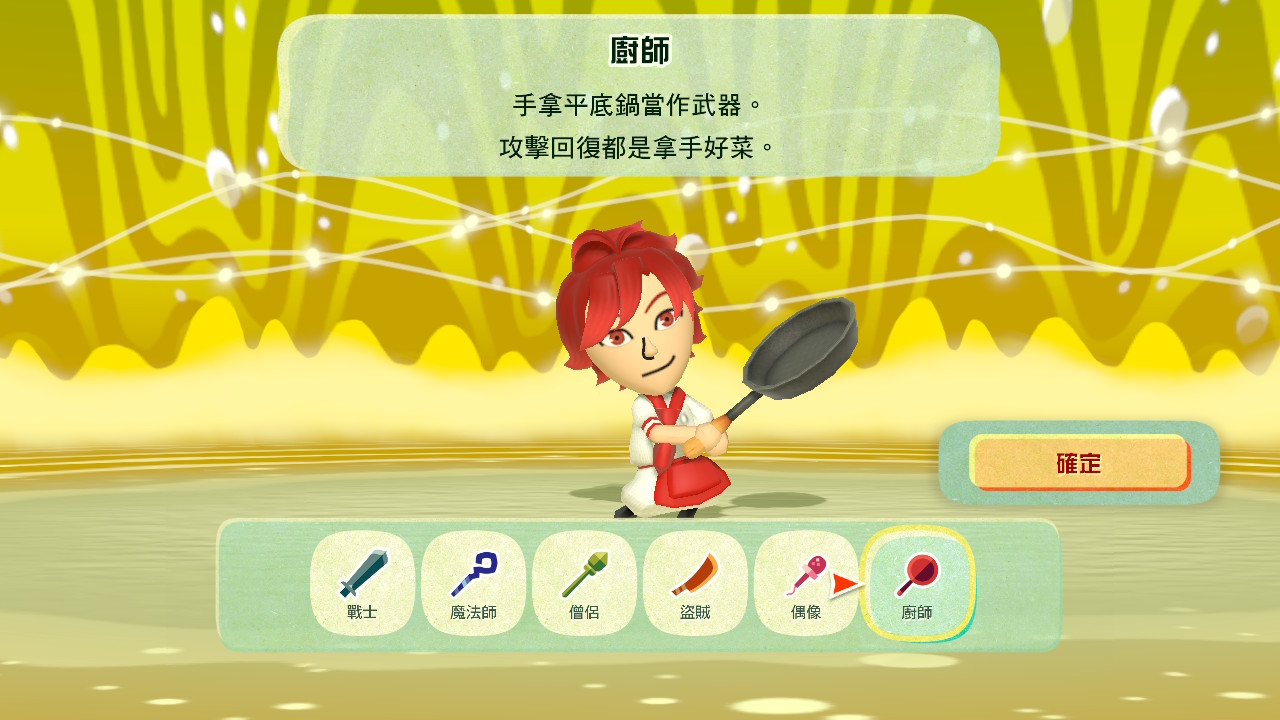Confirm the job with 確定 button
Viewport: 1280px width, 720px height.
[x=1080, y=463]
